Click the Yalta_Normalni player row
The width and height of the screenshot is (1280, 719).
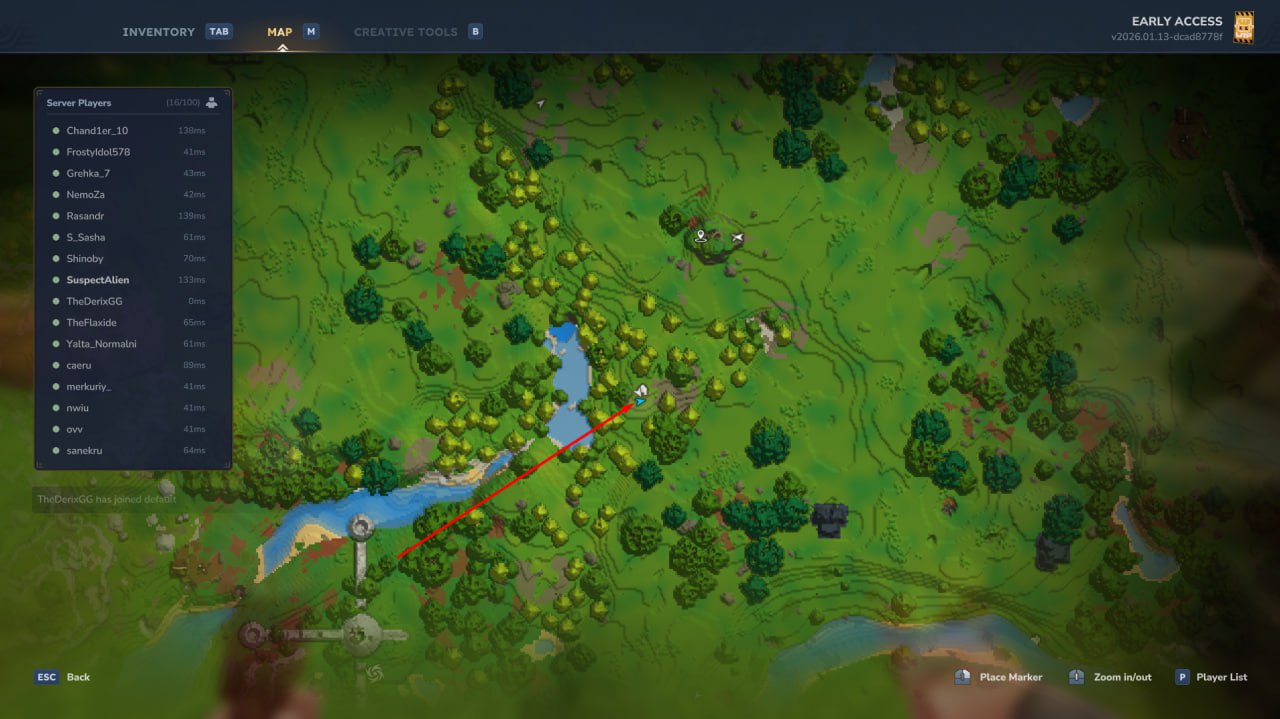tap(101, 344)
